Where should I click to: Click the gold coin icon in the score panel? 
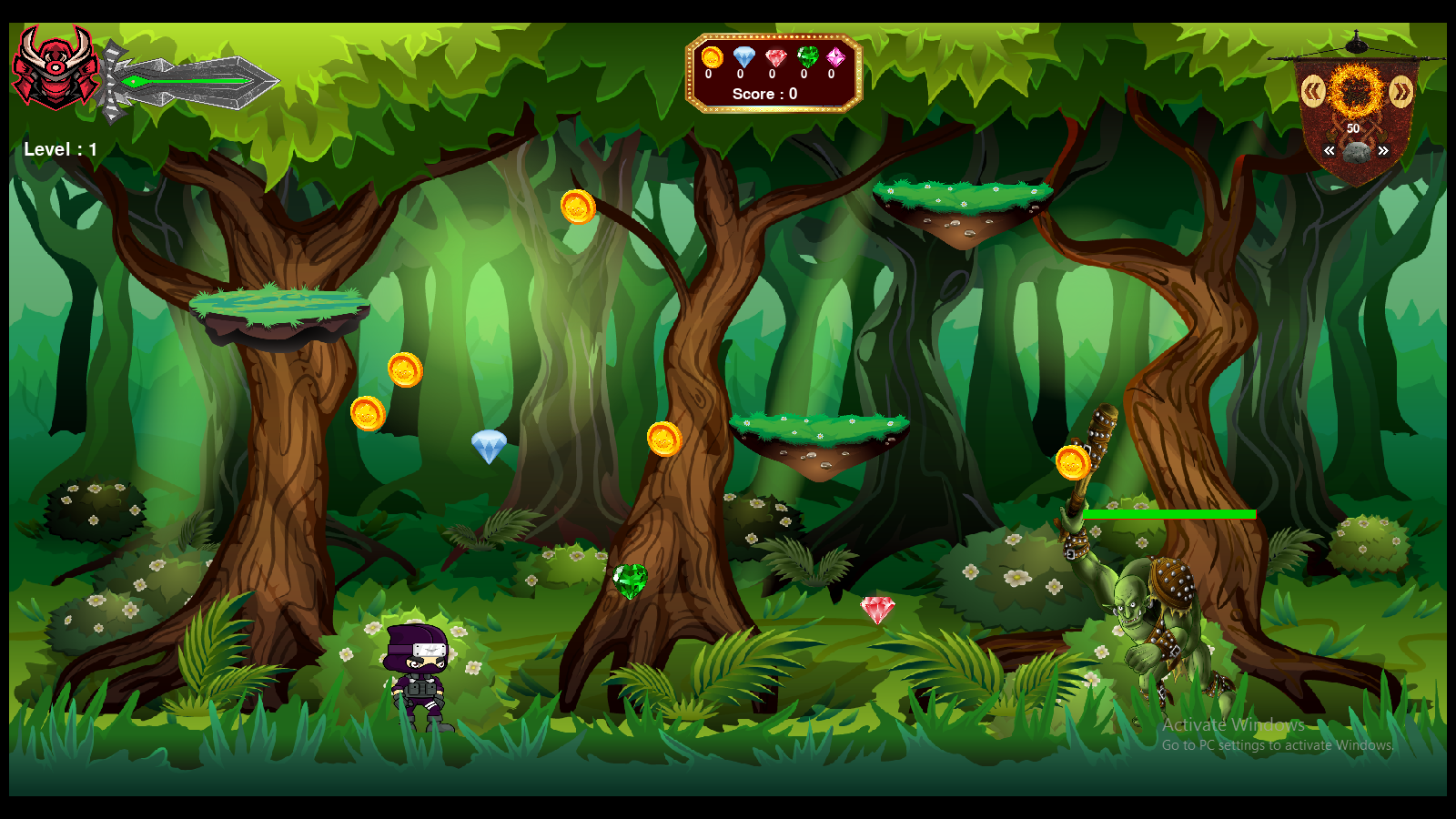click(x=712, y=57)
